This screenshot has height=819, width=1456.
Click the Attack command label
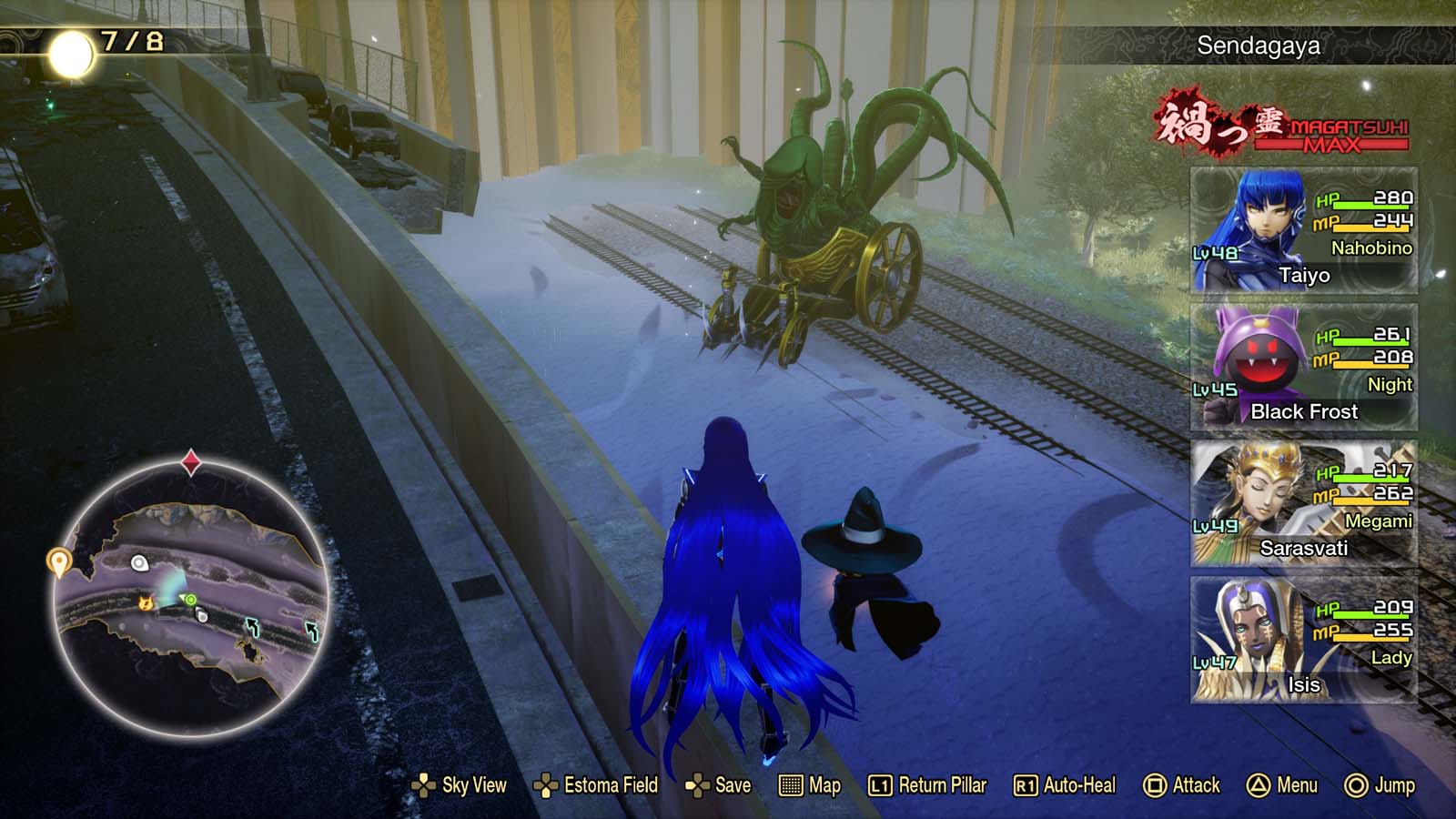point(1197,784)
